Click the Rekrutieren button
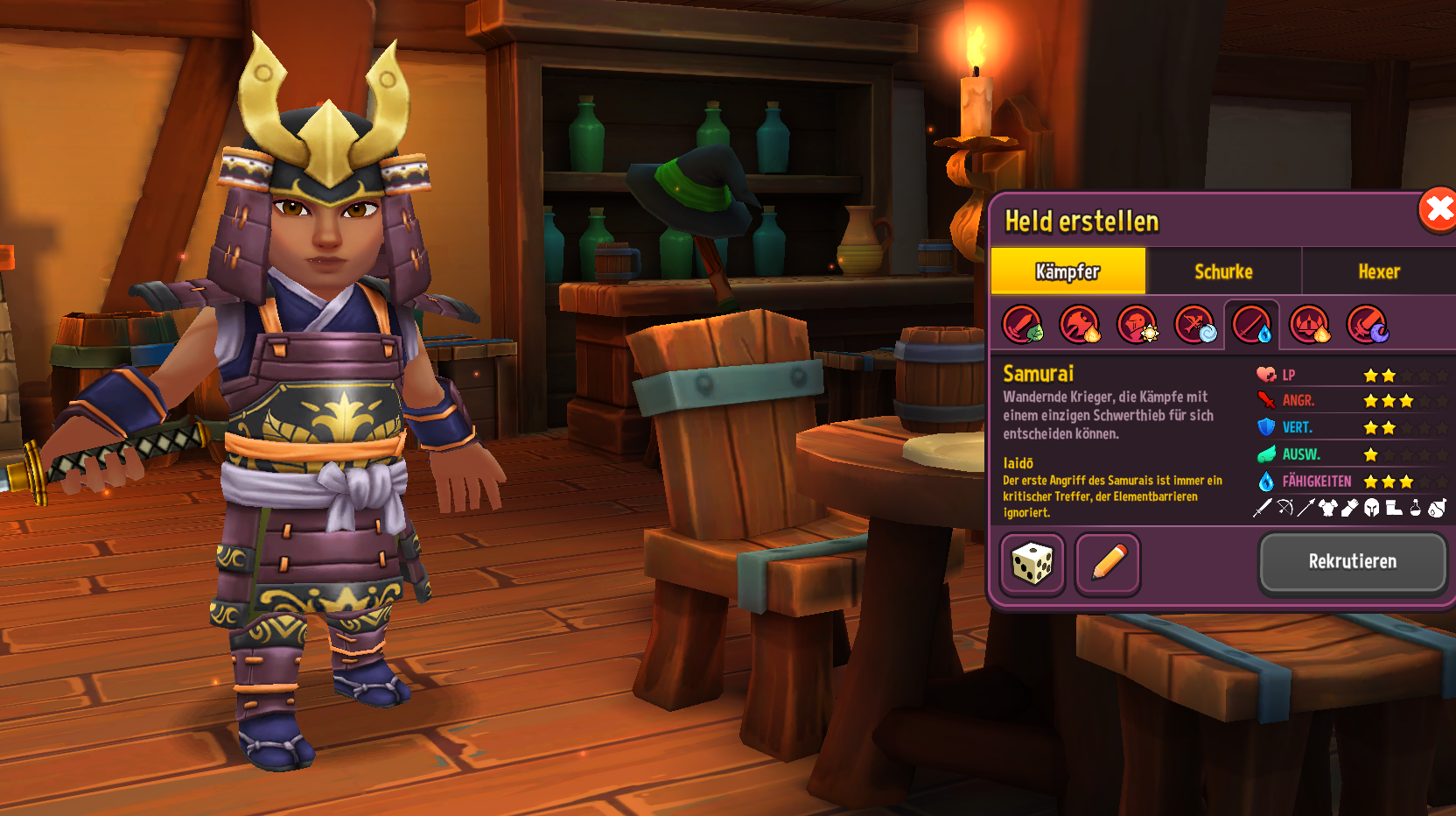Viewport: 1456px width, 816px height. pos(1352,562)
